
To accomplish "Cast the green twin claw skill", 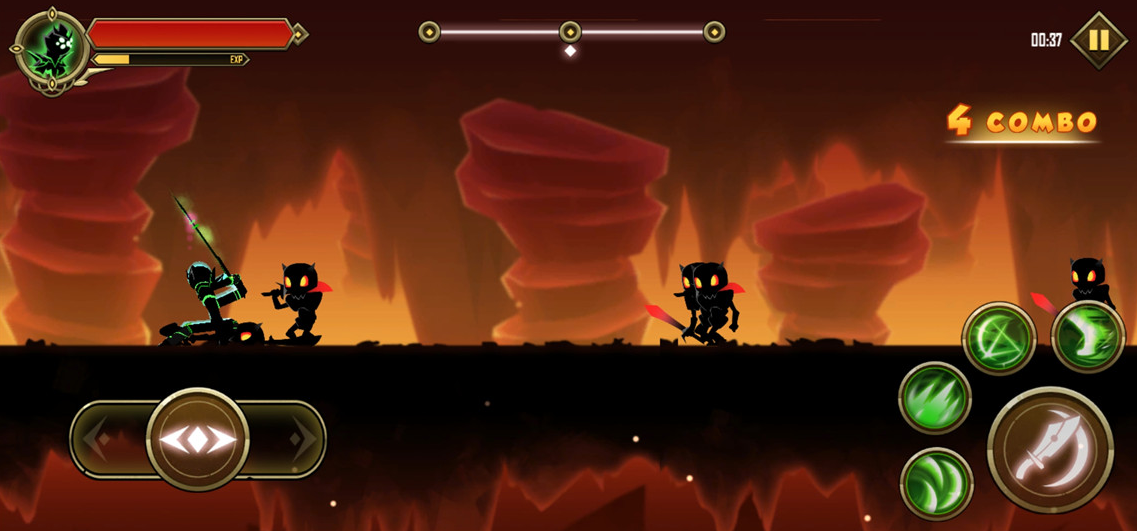I will tap(936, 484).
